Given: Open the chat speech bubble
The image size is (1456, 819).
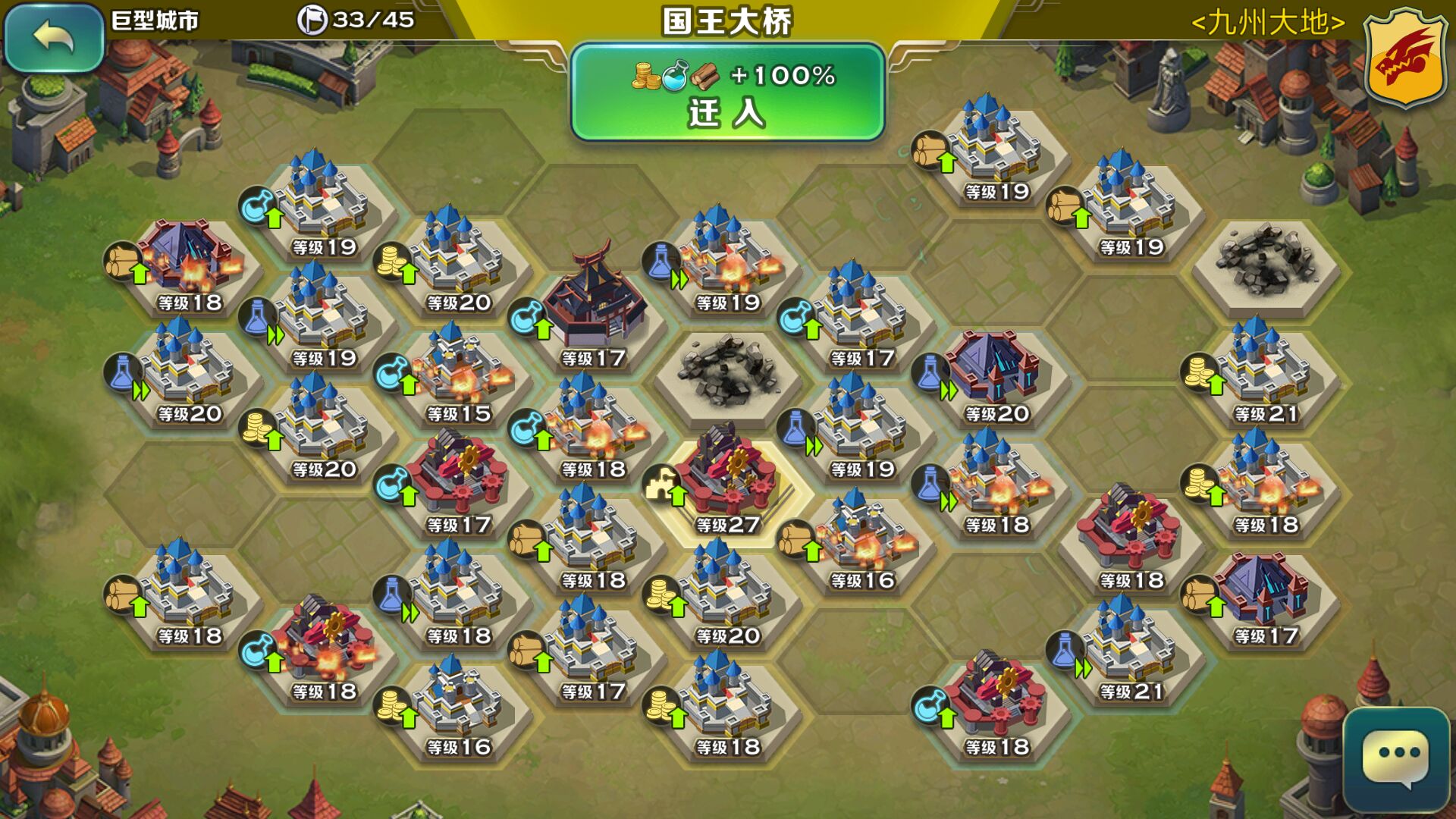Looking at the screenshot, I should [1396, 759].
